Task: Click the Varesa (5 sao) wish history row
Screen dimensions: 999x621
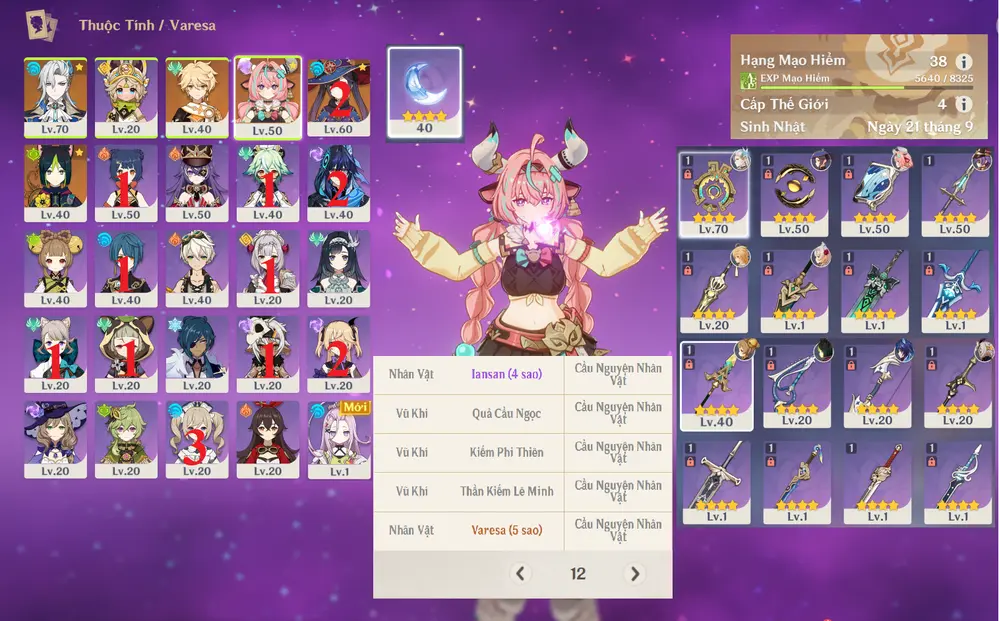Action: (522, 530)
